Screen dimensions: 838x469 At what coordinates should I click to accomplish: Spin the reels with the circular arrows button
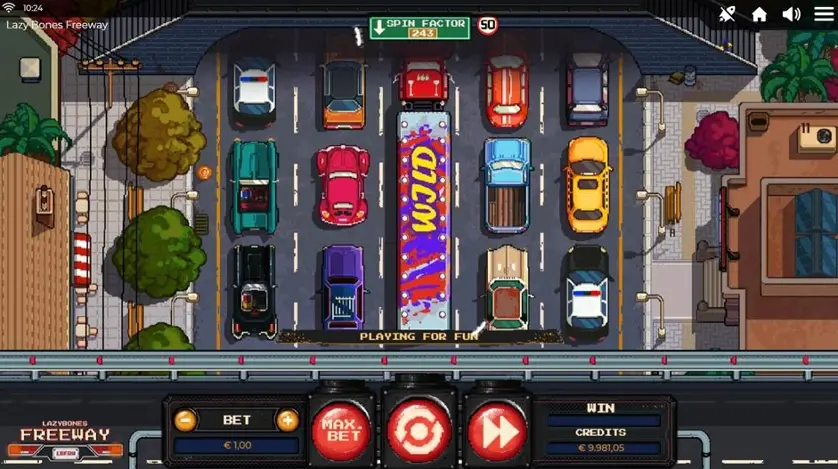point(419,430)
